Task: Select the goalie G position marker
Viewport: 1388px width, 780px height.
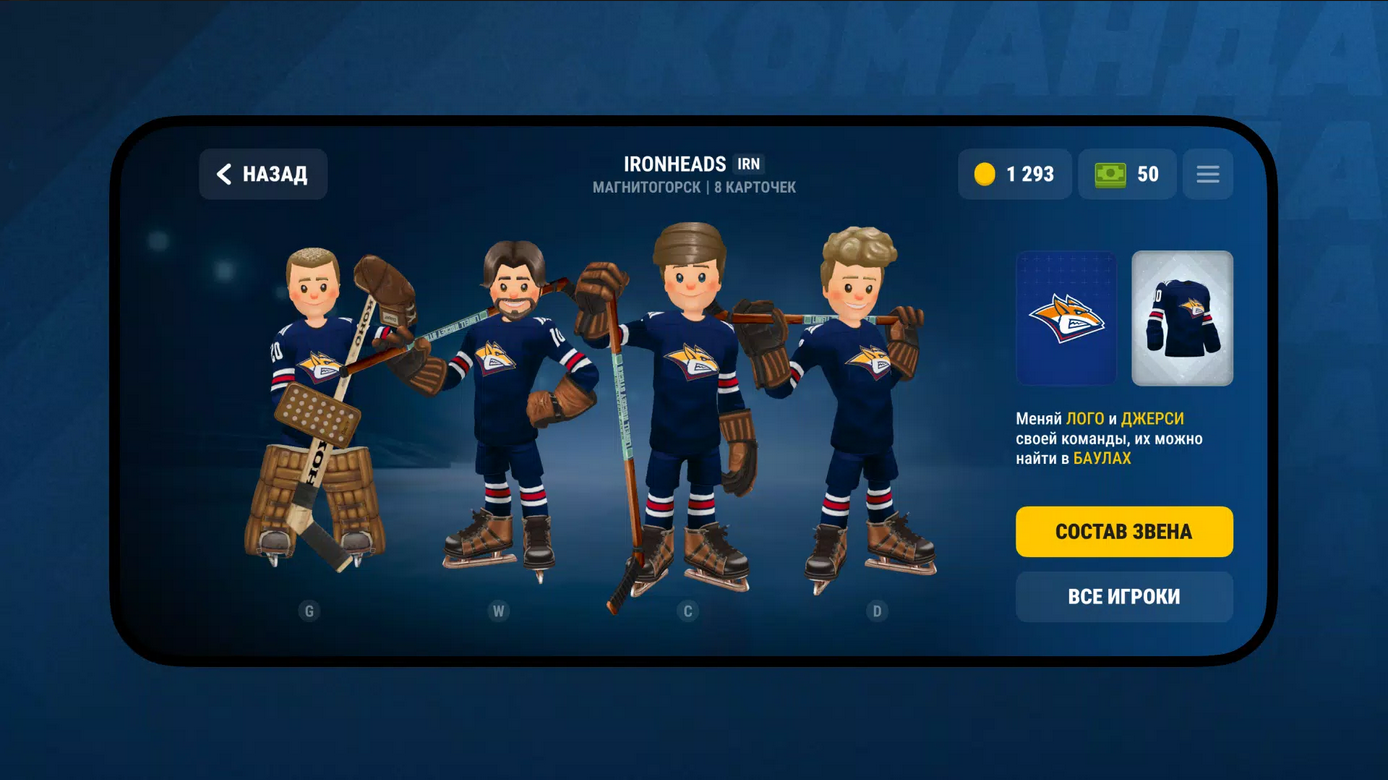Action: tap(309, 611)
